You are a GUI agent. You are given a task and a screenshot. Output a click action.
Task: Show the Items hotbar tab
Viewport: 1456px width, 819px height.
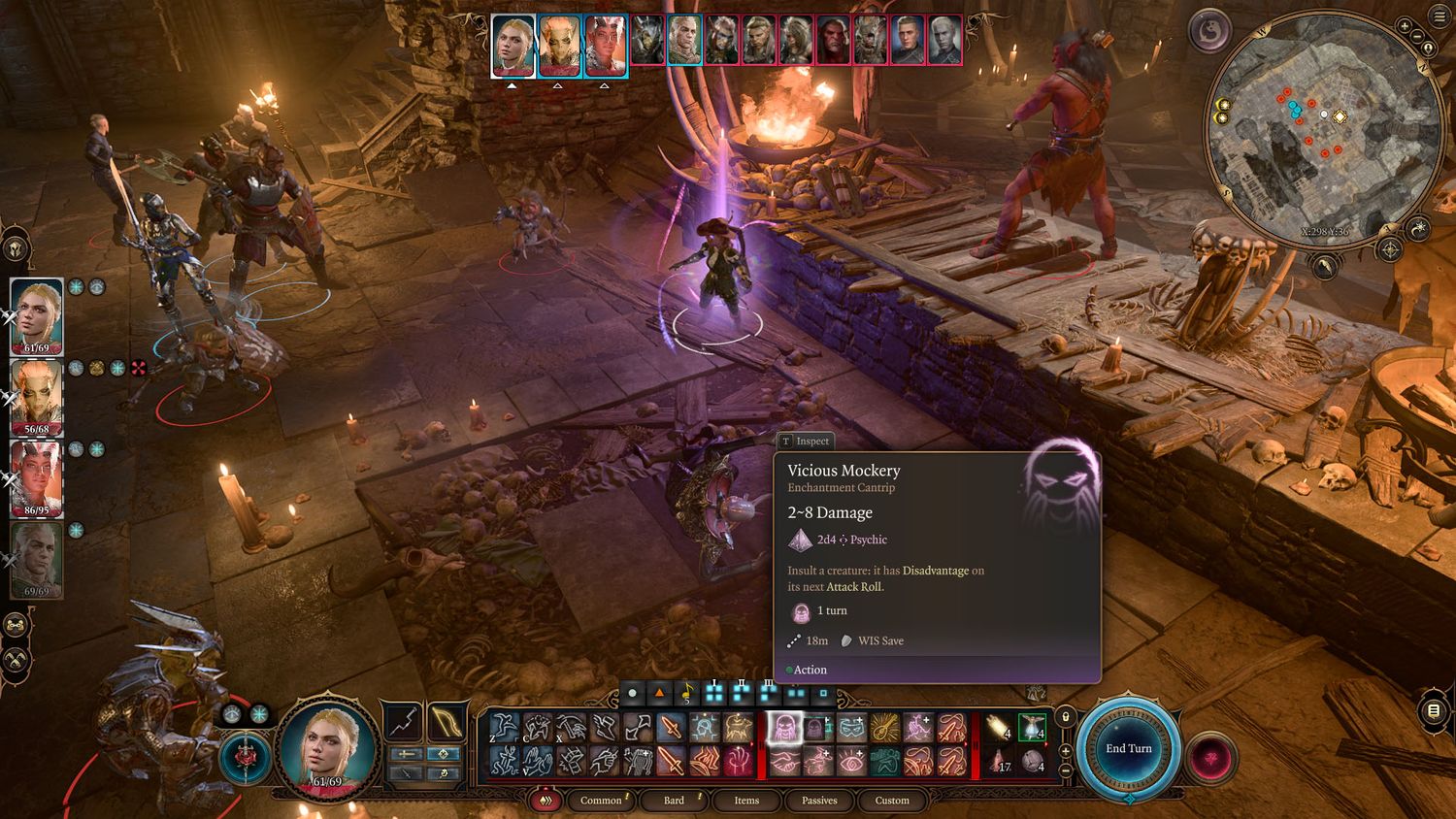point(746,801)
